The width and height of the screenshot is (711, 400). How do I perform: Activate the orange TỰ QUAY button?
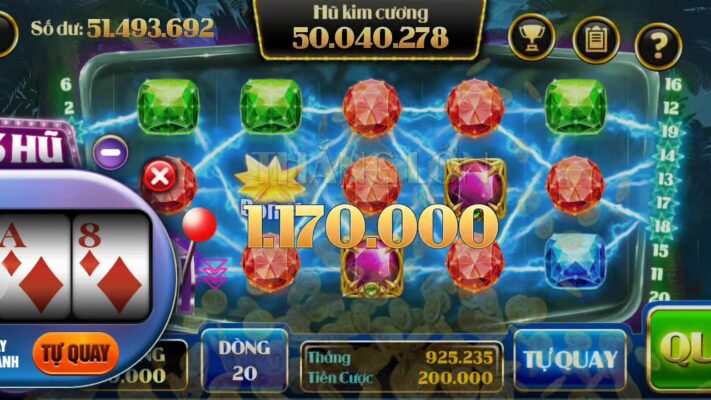[x=75, y=353]
